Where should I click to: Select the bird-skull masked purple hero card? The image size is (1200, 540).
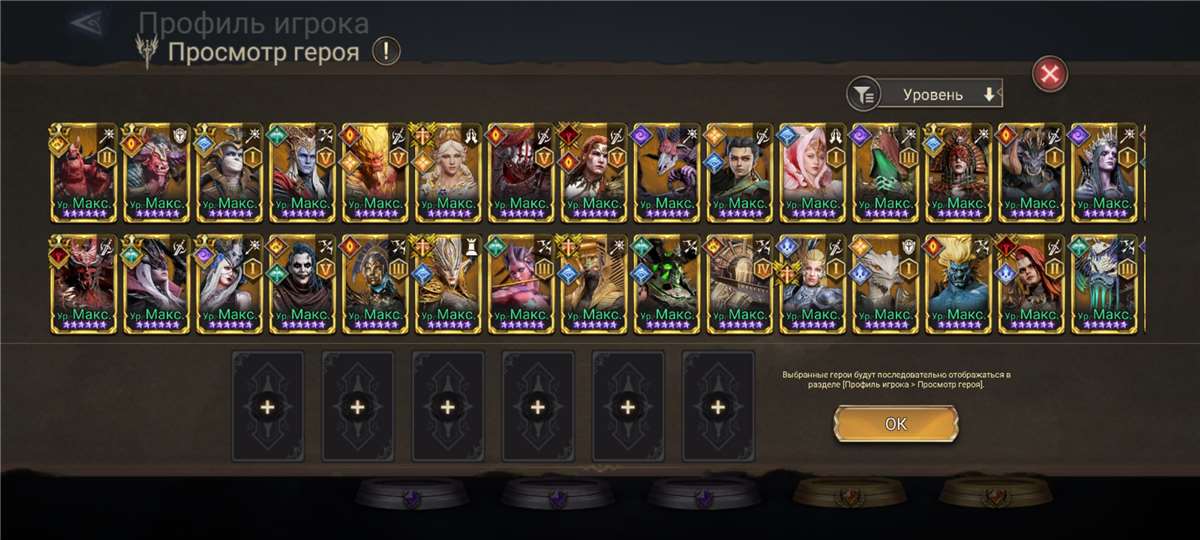point(667,172)
